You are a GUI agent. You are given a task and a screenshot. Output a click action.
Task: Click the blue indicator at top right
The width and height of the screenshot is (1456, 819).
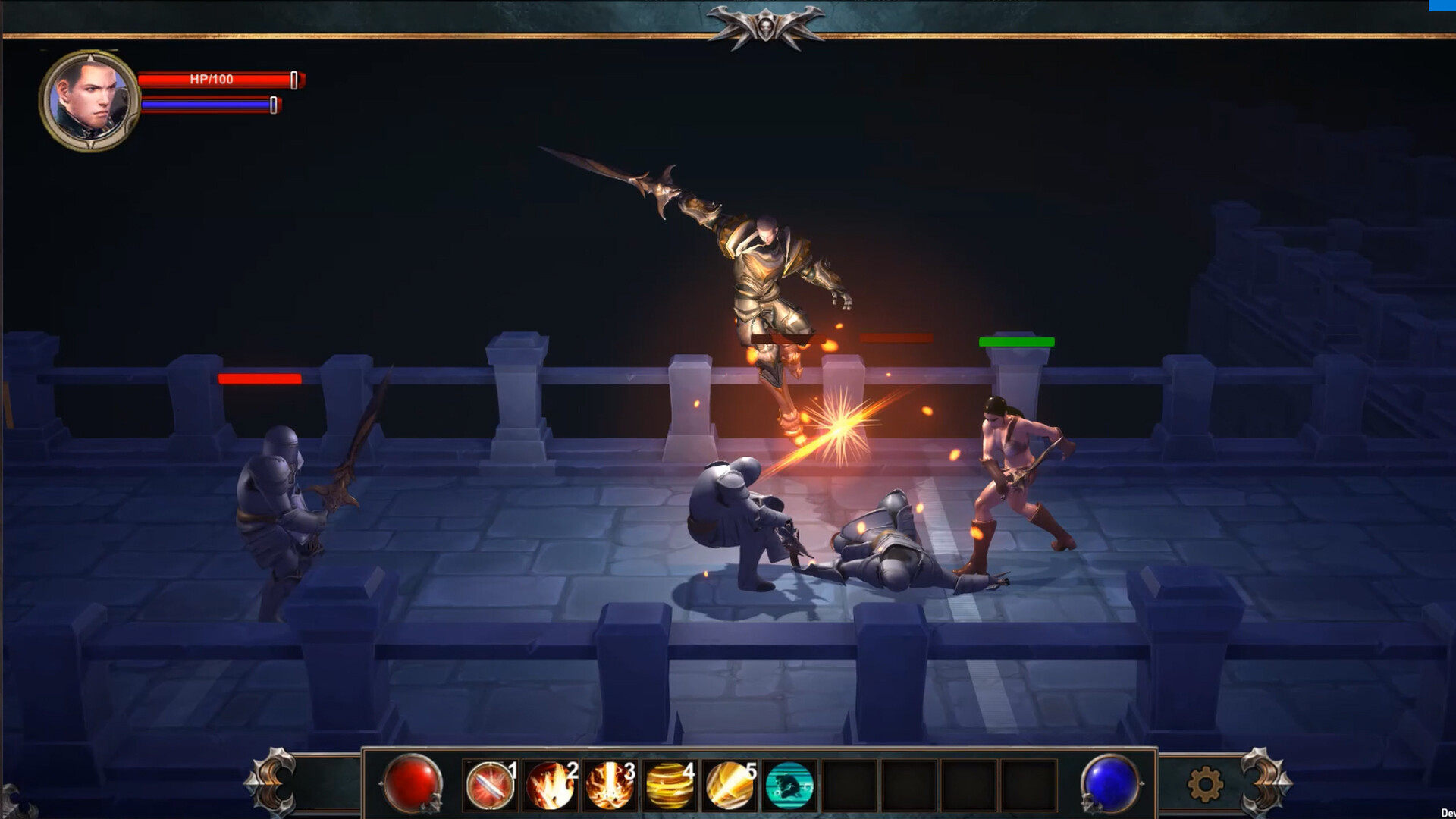(1442, 6)
